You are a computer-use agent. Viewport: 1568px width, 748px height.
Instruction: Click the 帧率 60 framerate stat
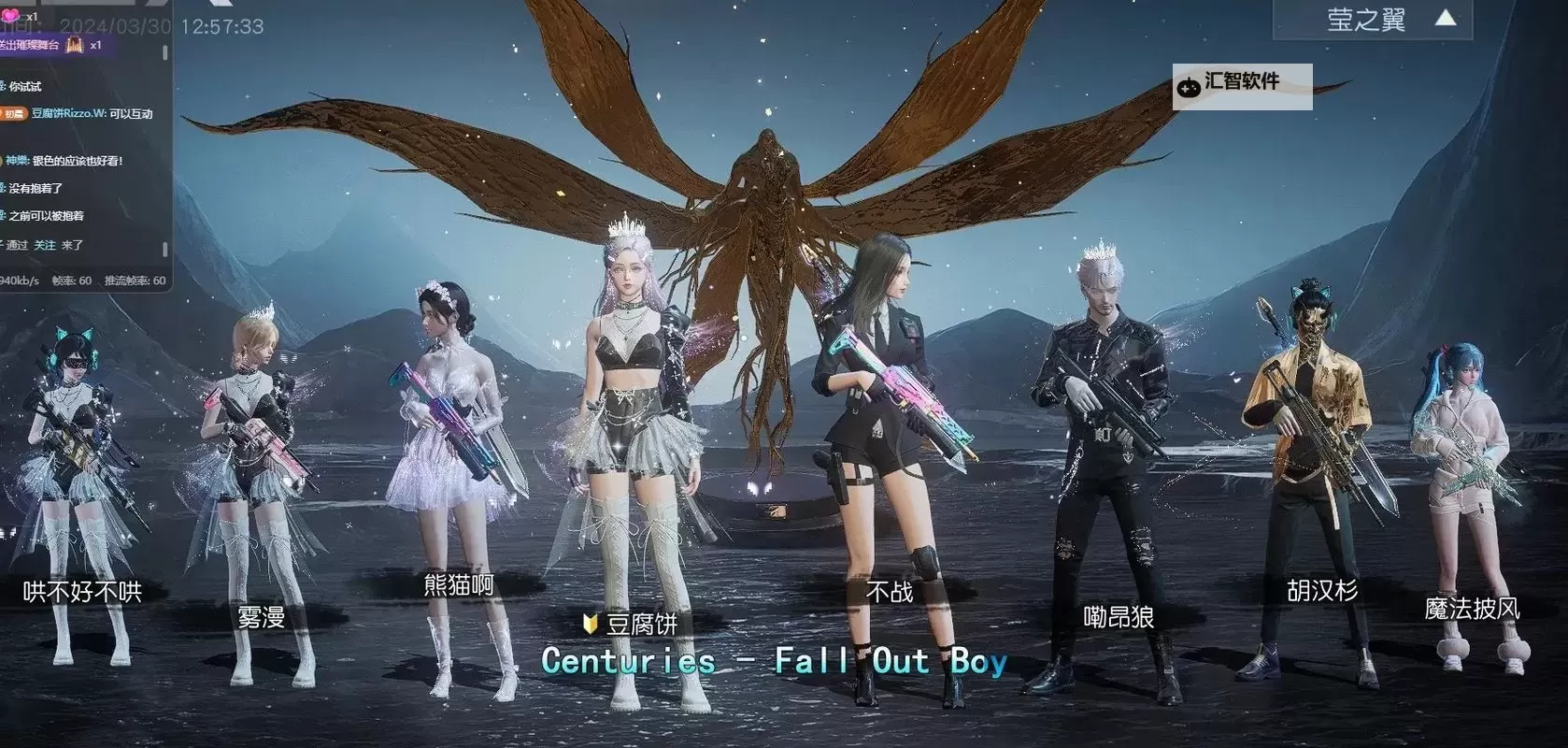pos(72,279)
